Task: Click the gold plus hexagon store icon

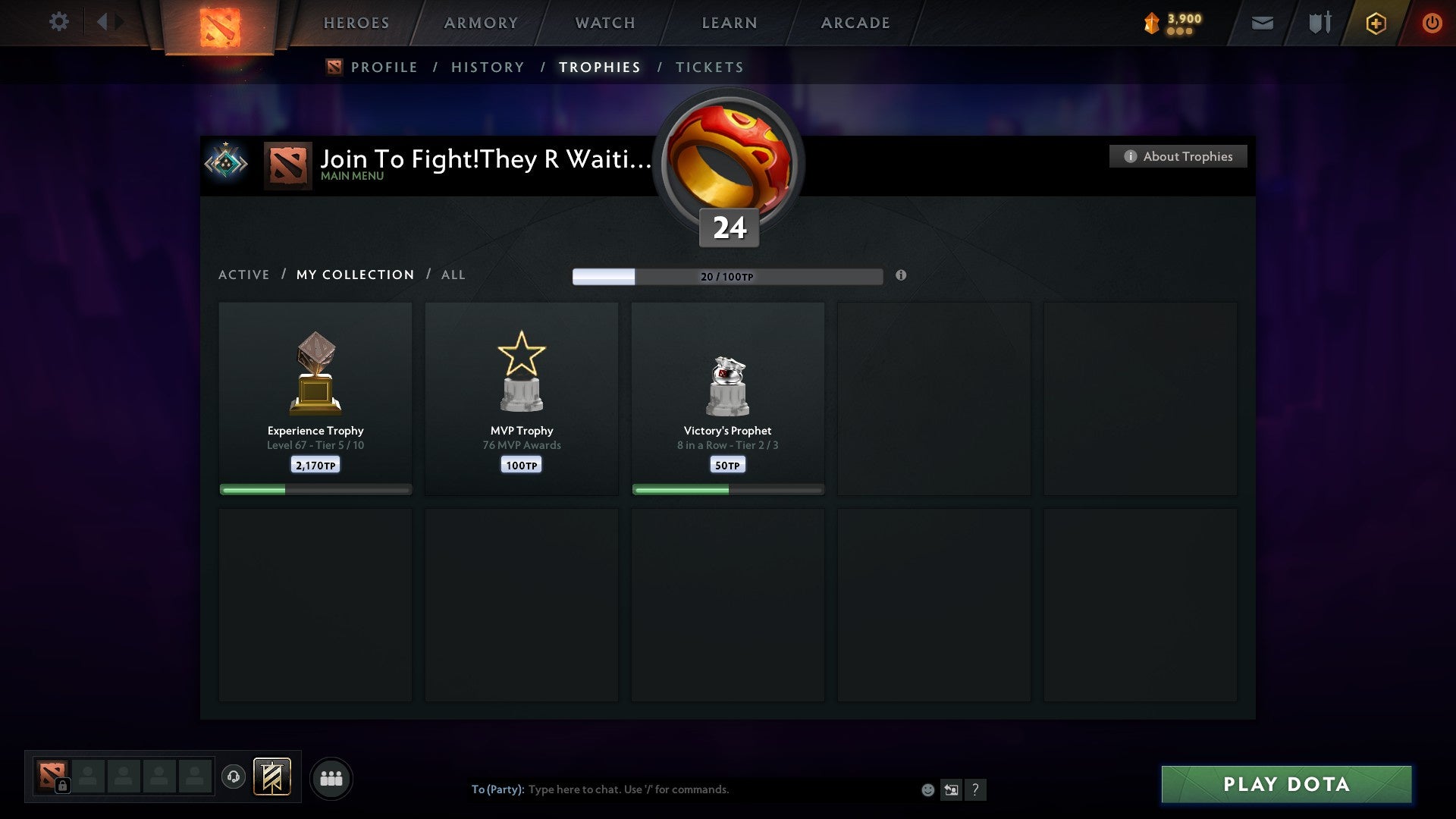Action: 1376,24
